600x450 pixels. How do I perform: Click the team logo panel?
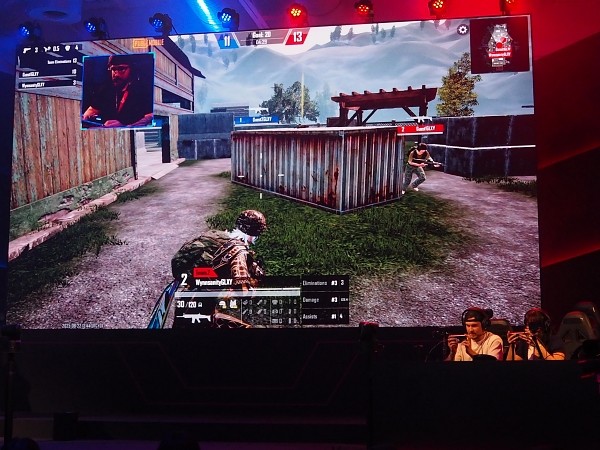coord(499,45)
